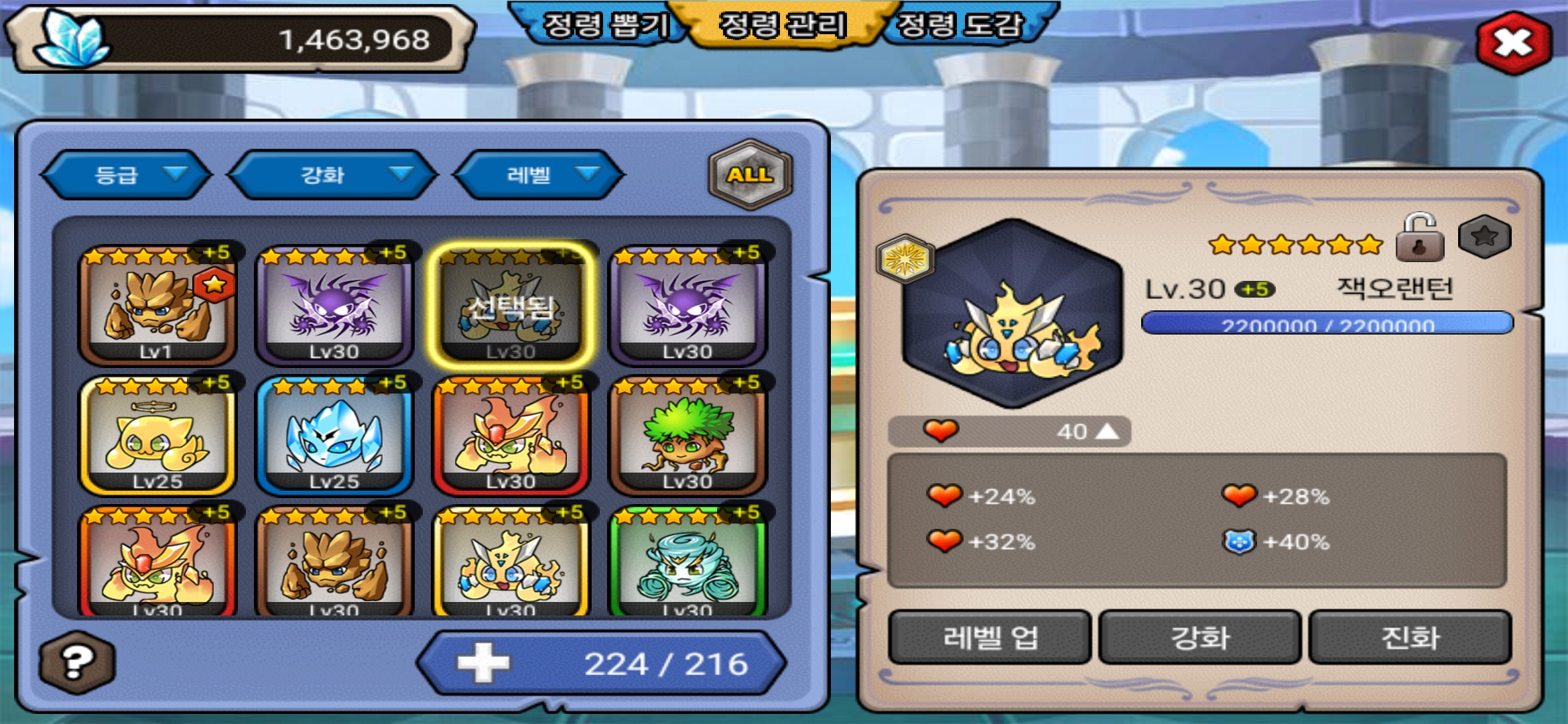Screen dimensions: 1568x724
Task: Toggle the padlock lock icon
Action: click(x=1419, y=238)
